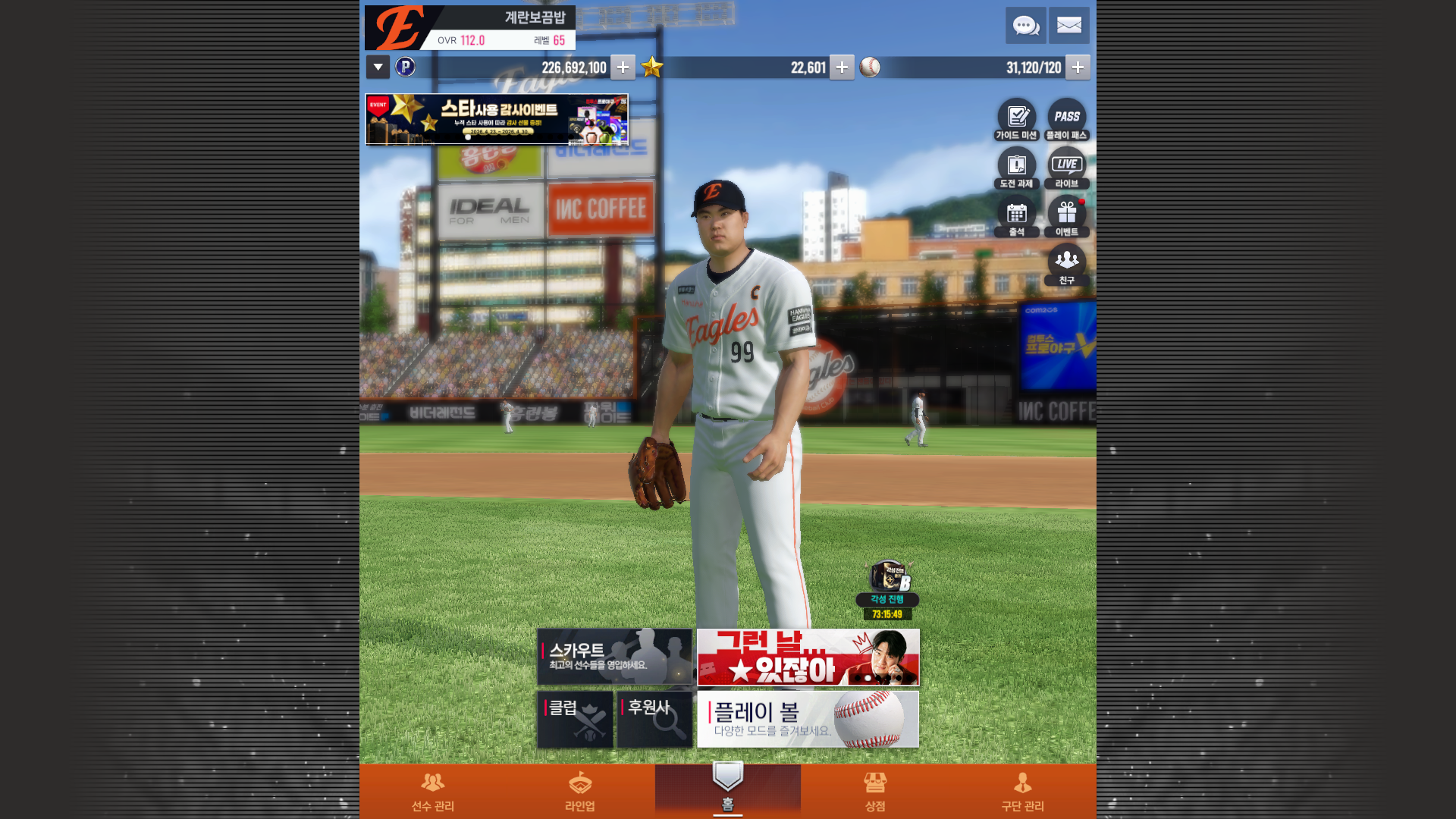1456x819 pixels.
Task: Open 가이드 미션 guide missions
Action: (x=1016, y=120)
